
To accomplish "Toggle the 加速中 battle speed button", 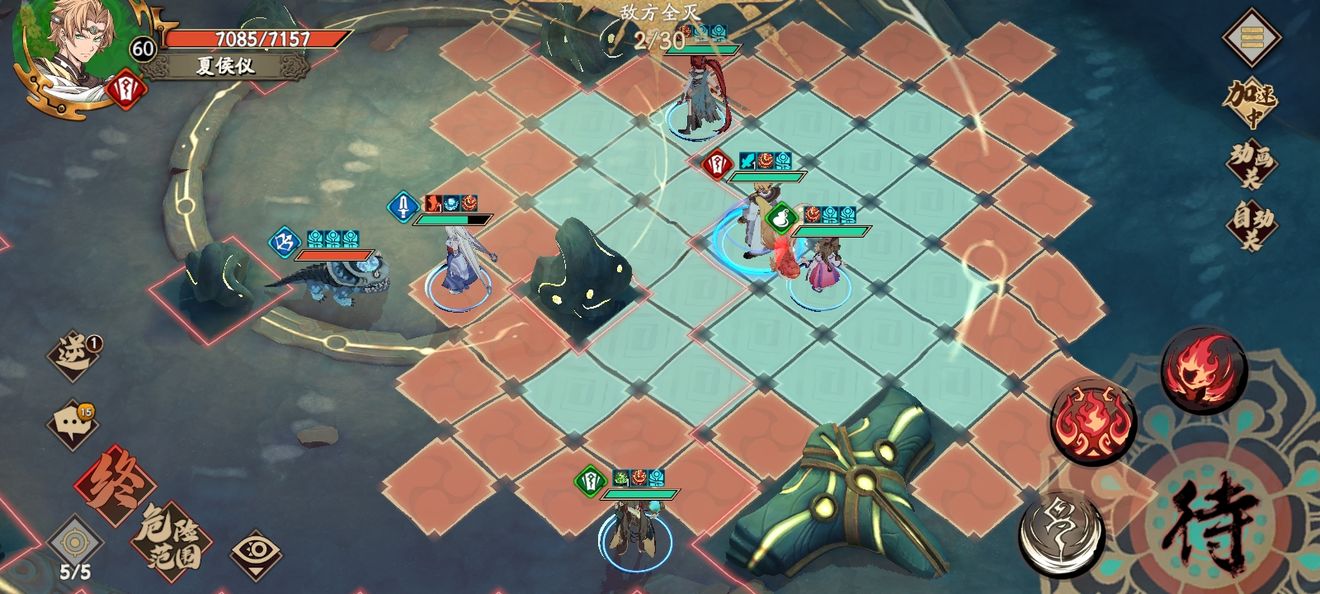I will pyautogui.click(x=1252, y=102).
